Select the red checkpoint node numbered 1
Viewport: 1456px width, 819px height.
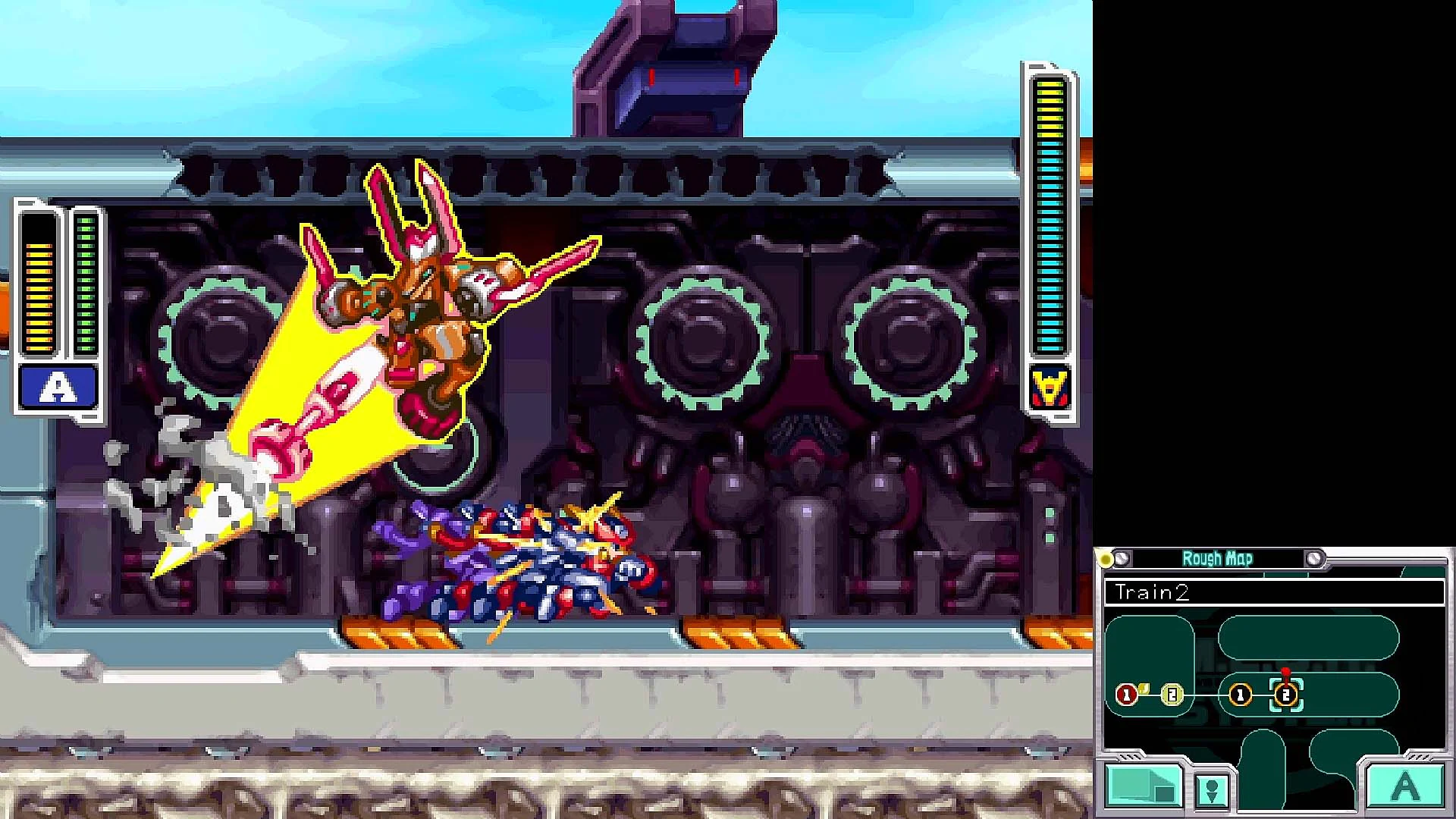(x=1125, y=694)
